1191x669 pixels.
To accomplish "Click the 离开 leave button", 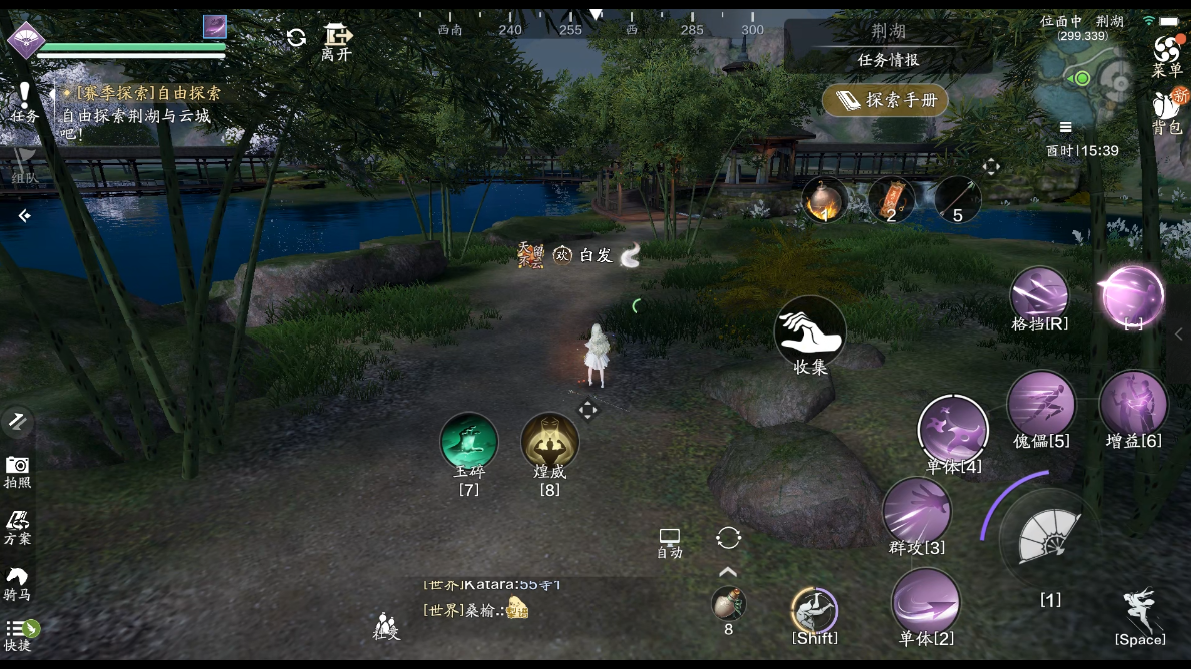I will pyautogui.click(x=337, y=41).
